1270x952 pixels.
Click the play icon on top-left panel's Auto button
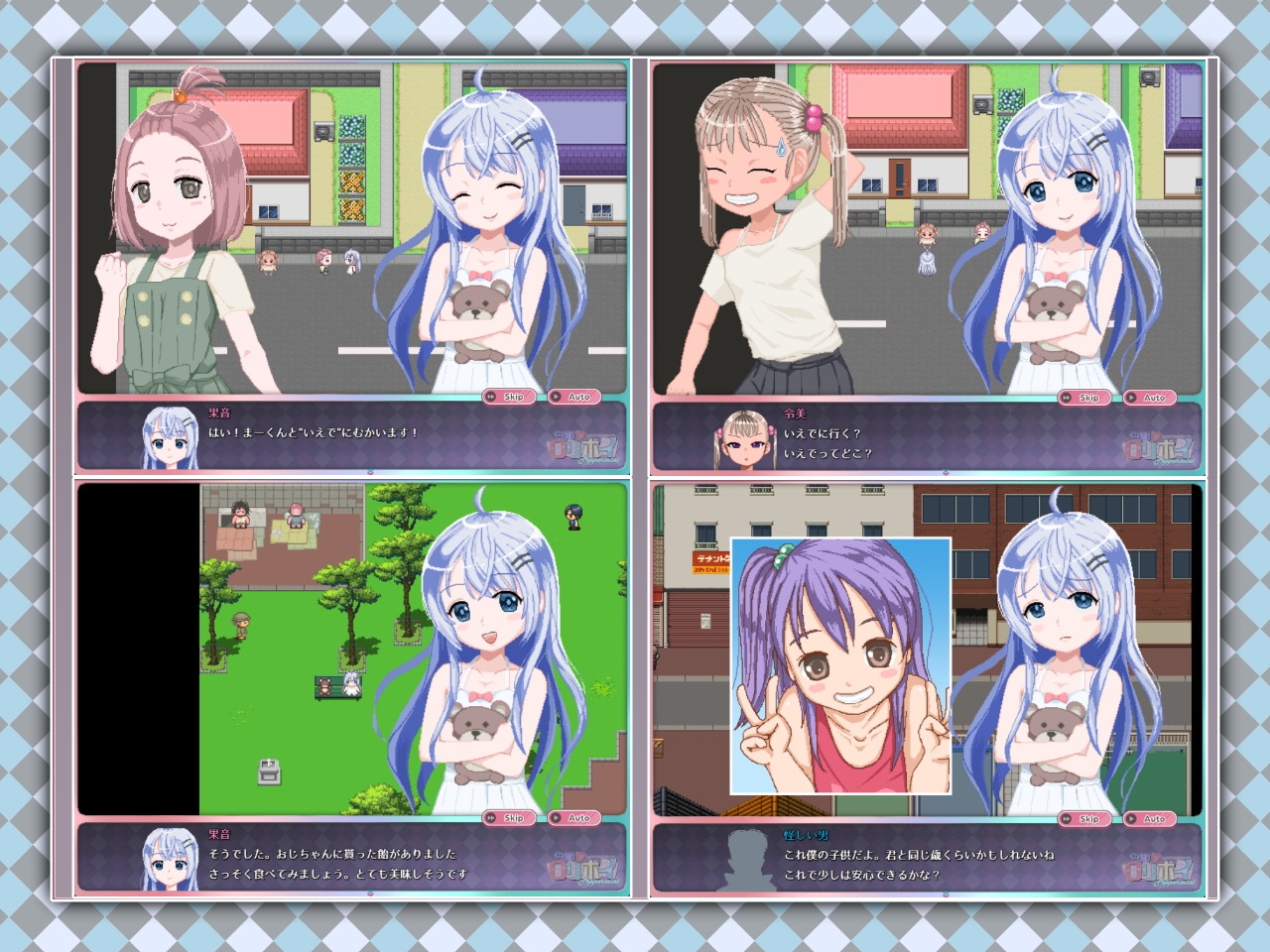[556, 395]
